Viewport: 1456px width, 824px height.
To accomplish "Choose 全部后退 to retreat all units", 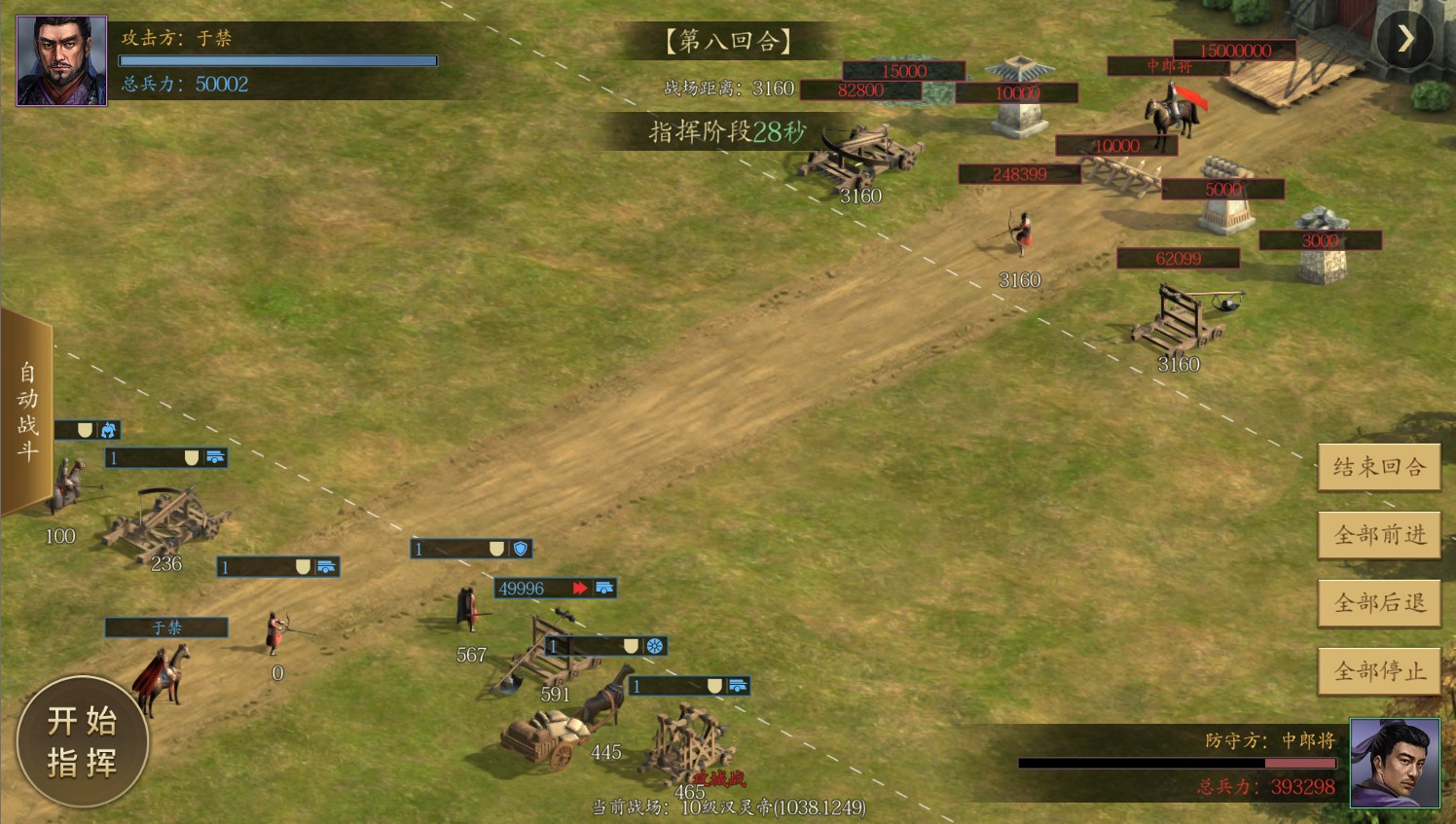I will tap(1379, 603).
